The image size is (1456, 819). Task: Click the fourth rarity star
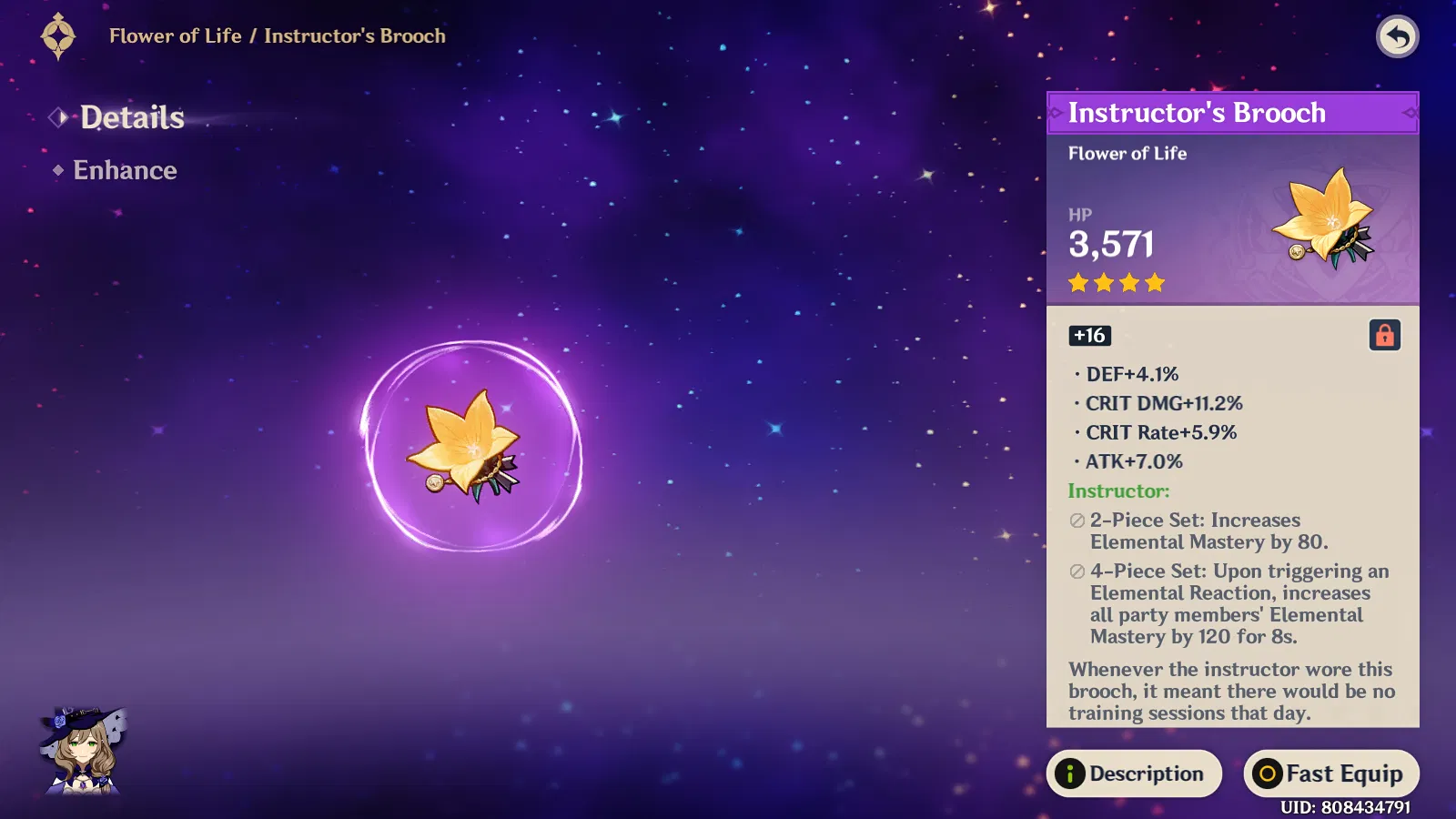[1154, 283]
